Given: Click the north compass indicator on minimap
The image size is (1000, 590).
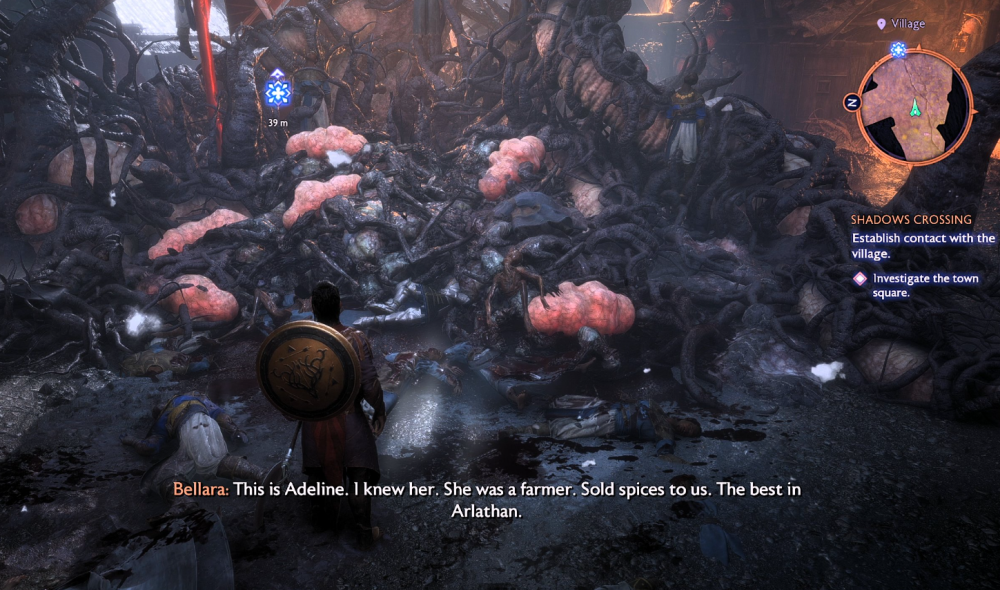Looking at the screenshot, I should (853, 102).
